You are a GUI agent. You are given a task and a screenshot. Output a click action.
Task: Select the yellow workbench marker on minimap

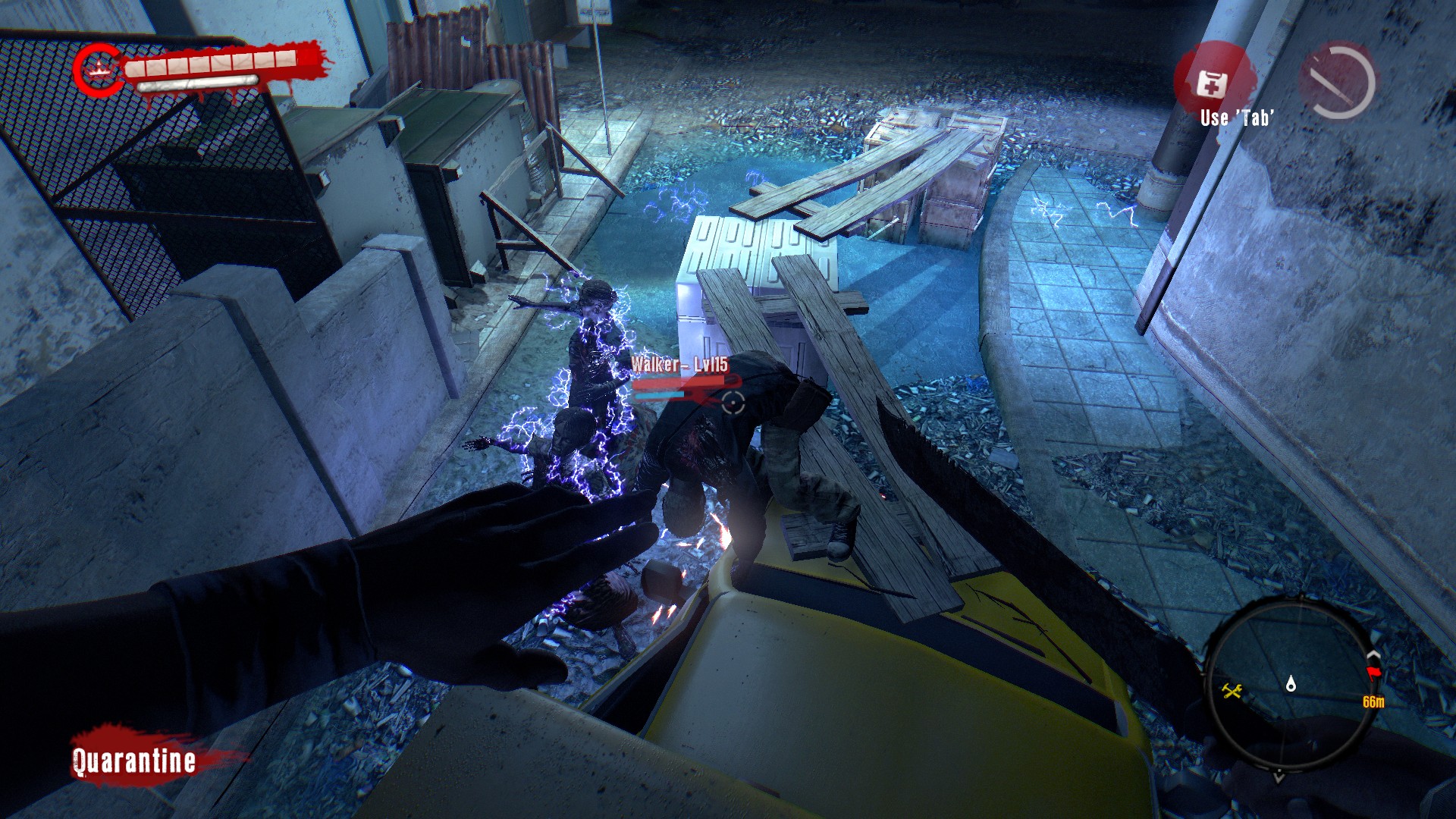1231,690
